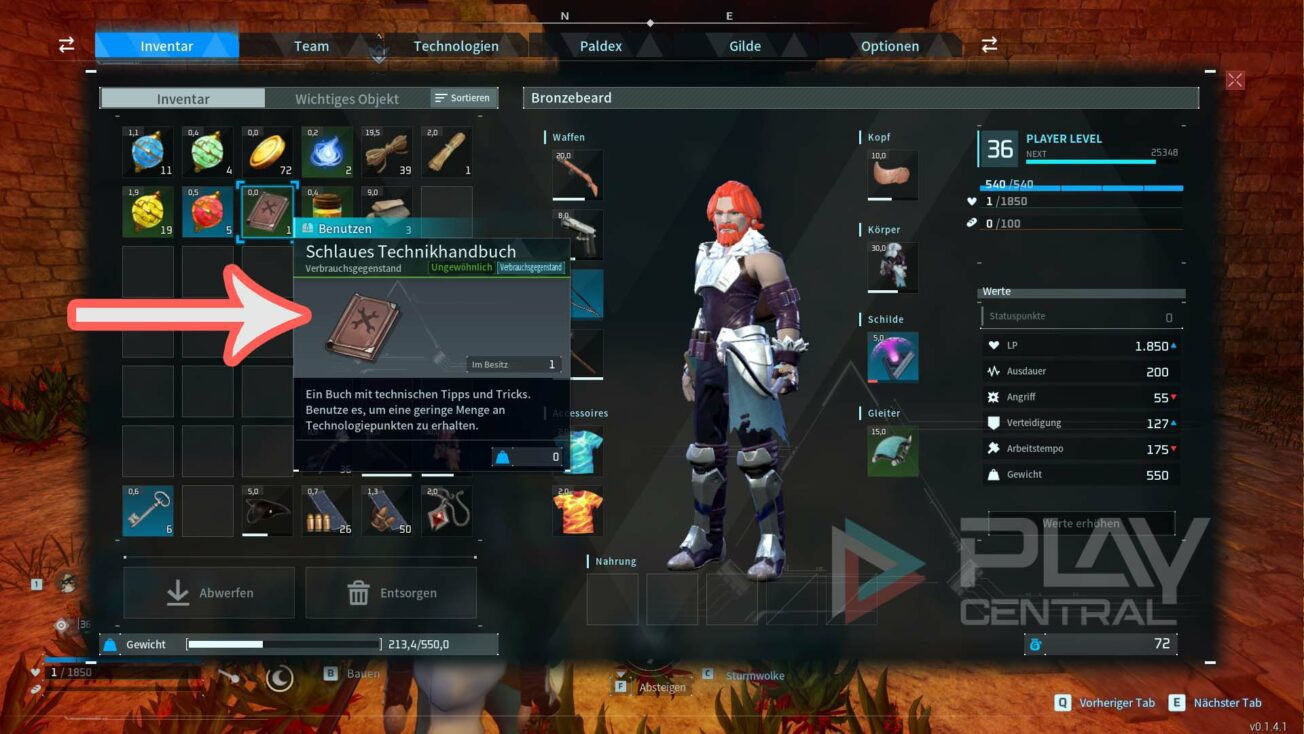Pick the blue Pal sphere stack
Viewport: 1304px width, 734px height.
(148, 152)
